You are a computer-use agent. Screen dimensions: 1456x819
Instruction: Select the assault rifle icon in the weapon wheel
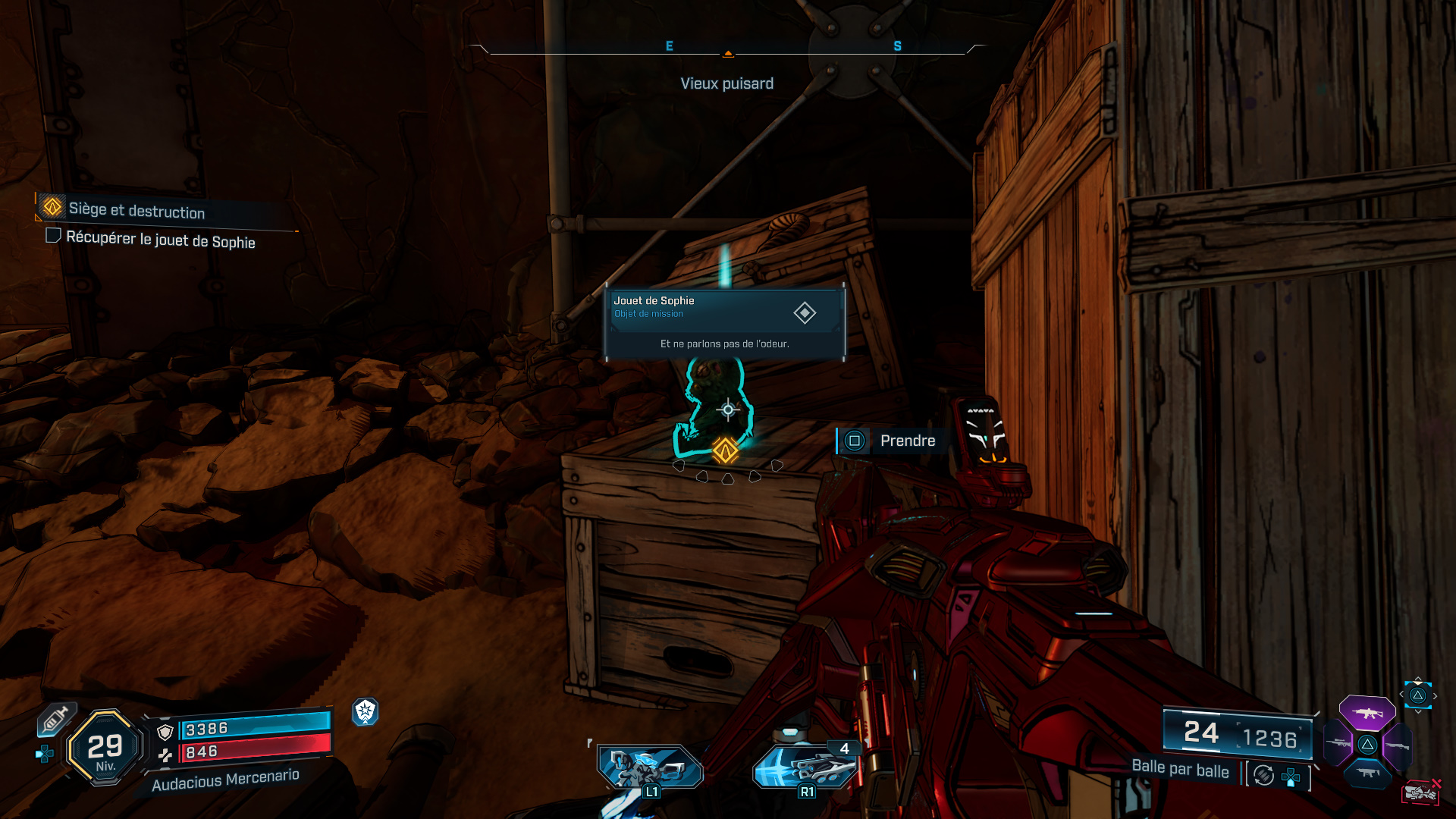tap(1367, 713)
